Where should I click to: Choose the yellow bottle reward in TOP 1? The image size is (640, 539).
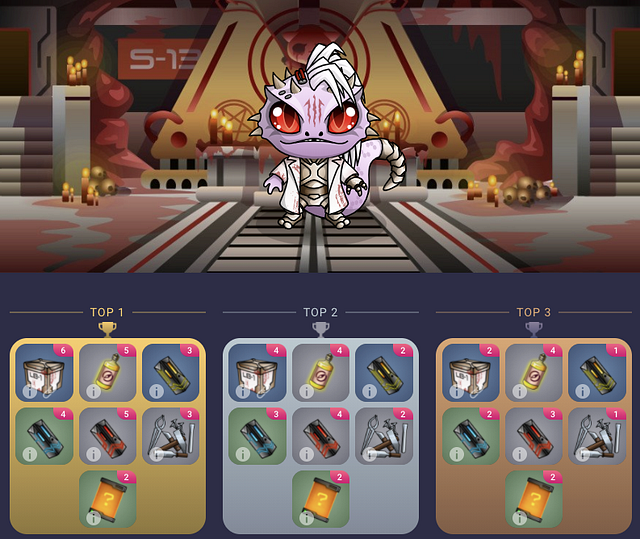107,372
